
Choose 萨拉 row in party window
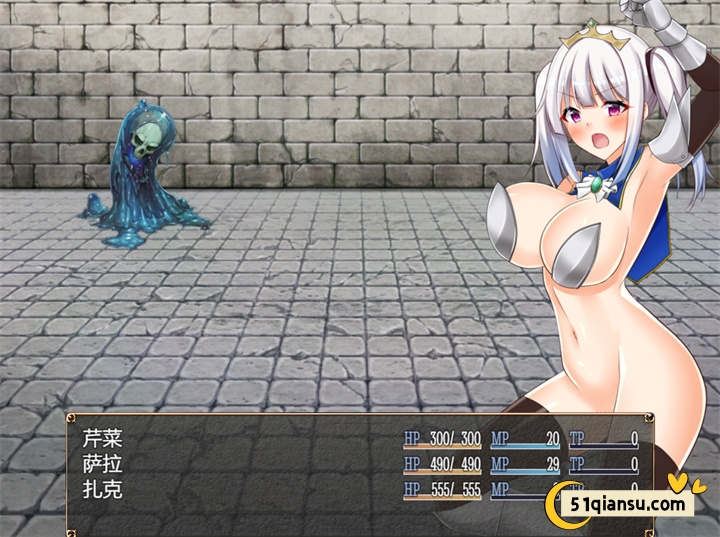103,464
